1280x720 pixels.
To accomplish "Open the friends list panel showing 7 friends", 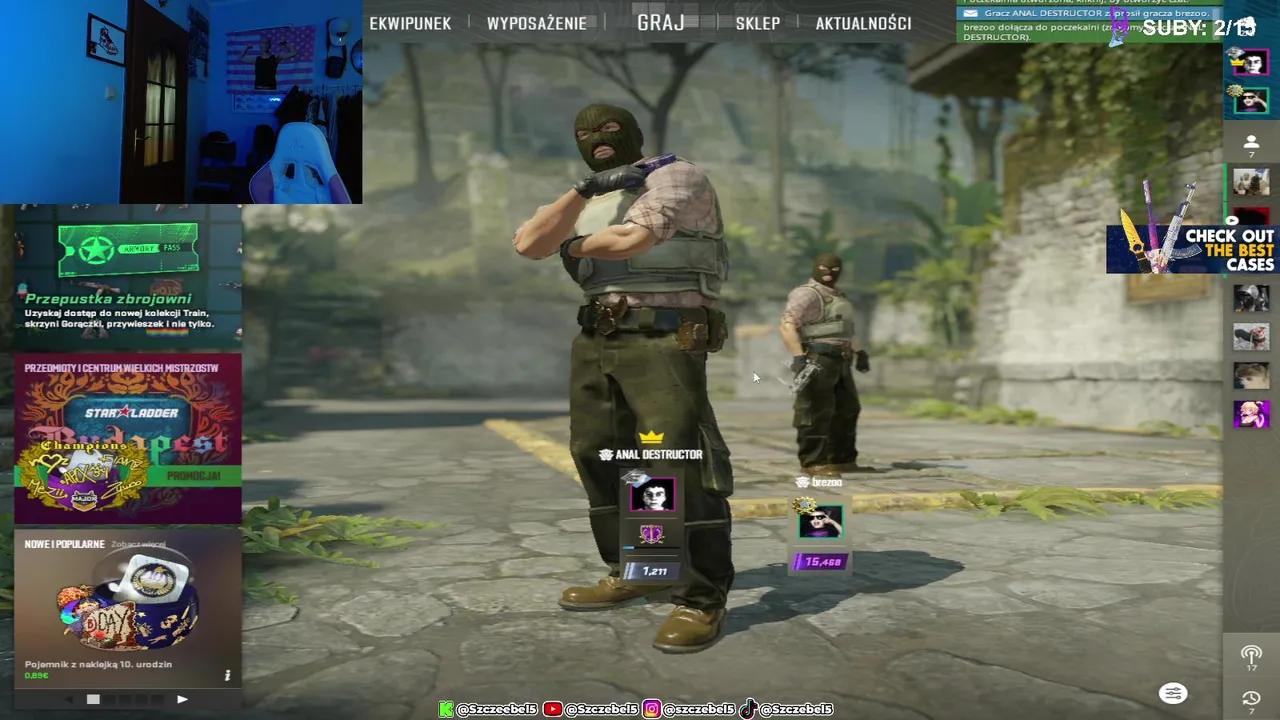I will point(1251,142).
